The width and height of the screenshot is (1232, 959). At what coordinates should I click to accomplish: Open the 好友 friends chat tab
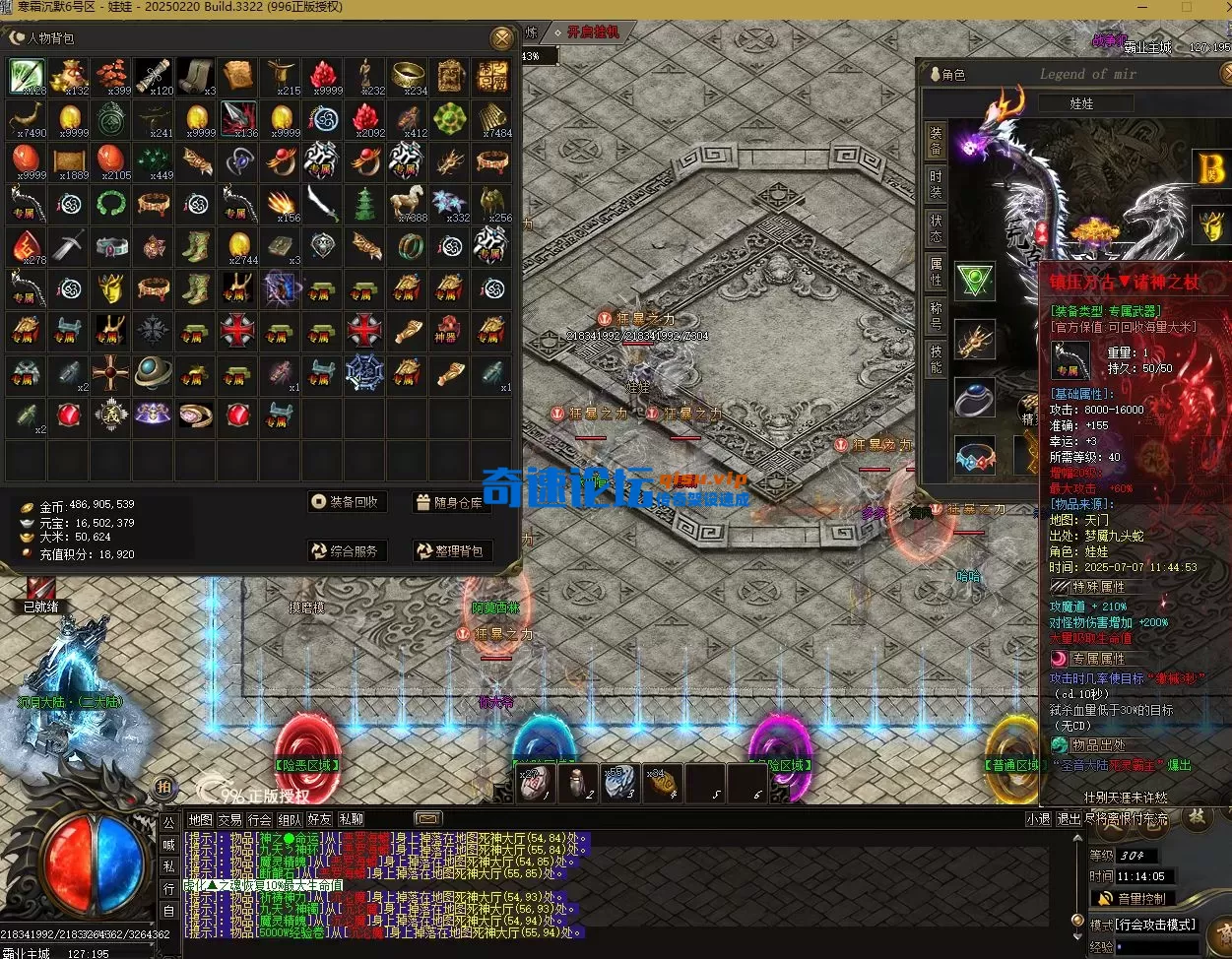click(x=319, y=819)
